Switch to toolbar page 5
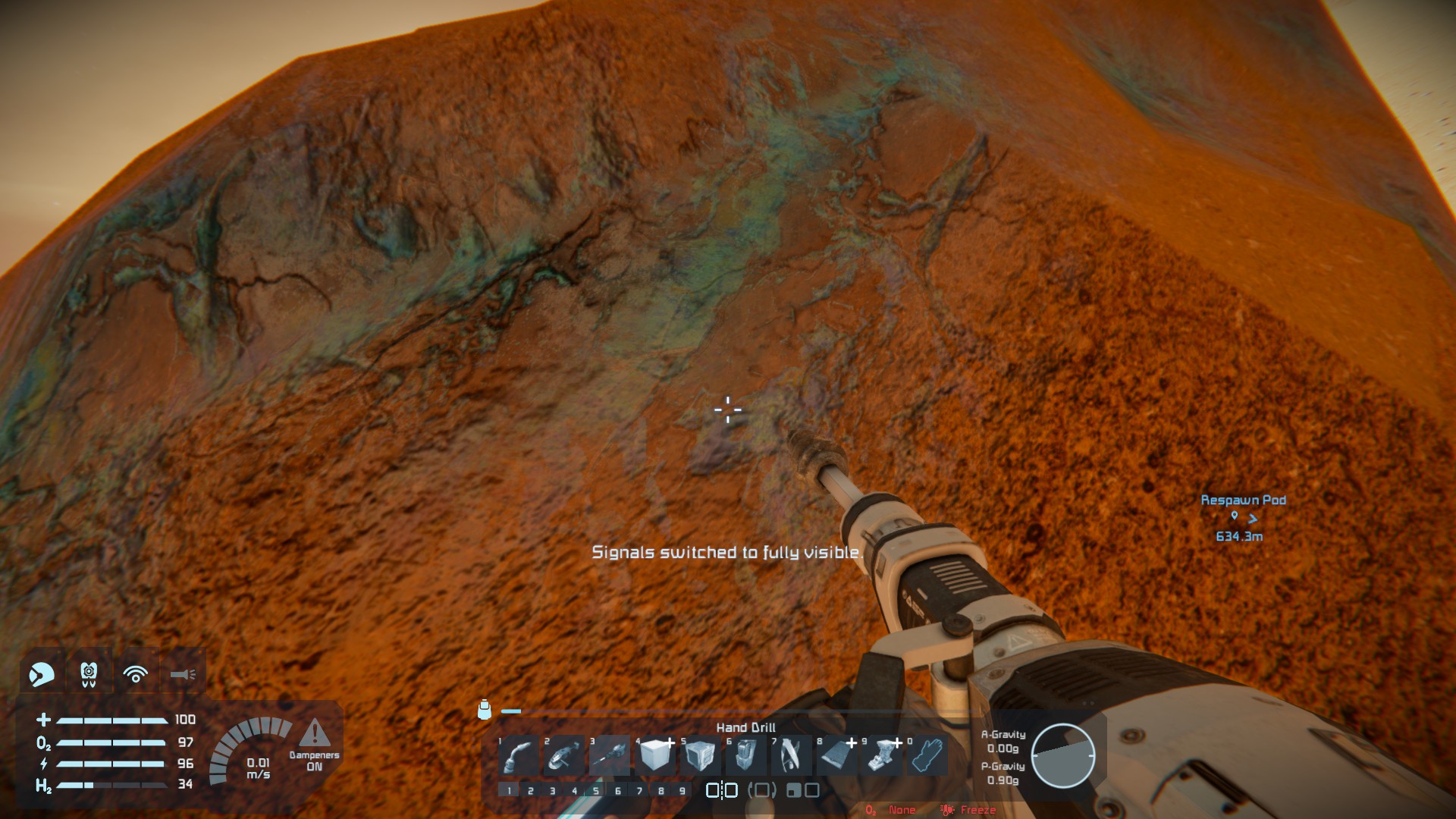Screen dimensions: 1456x819 click(x=596, y=791)
